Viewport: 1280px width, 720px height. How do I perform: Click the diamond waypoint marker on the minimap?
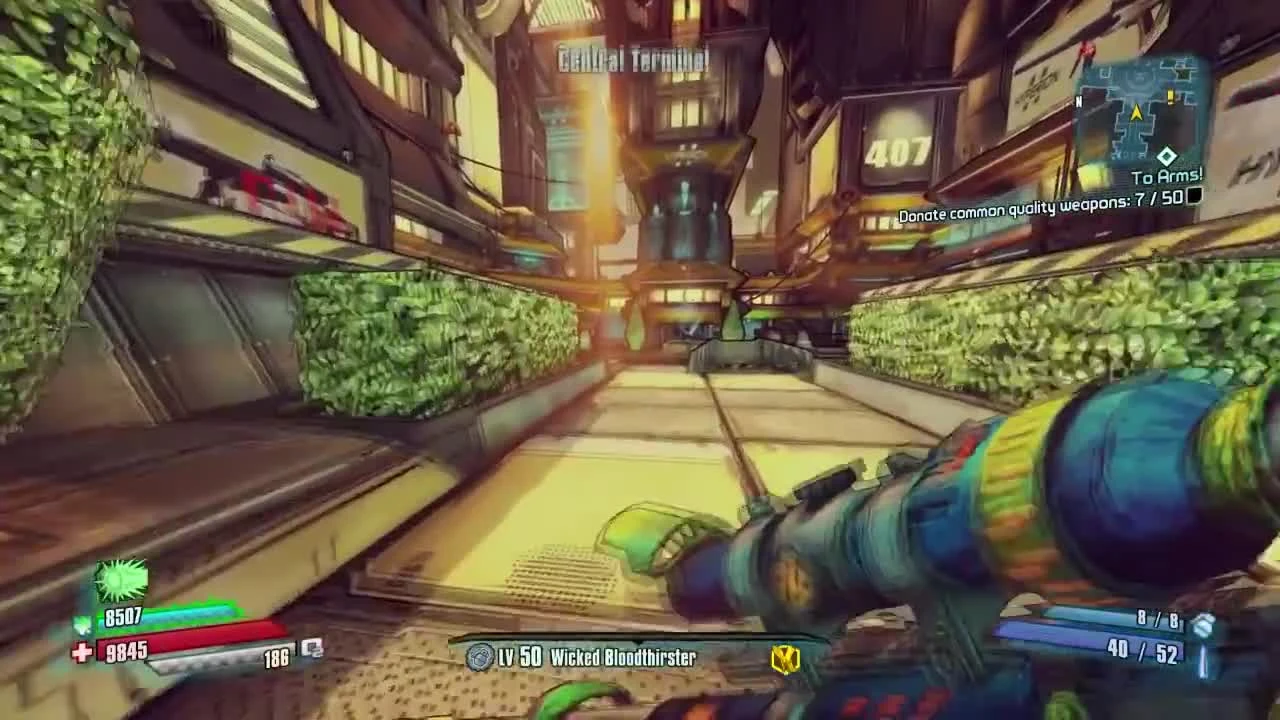[x=1167, y=156]
